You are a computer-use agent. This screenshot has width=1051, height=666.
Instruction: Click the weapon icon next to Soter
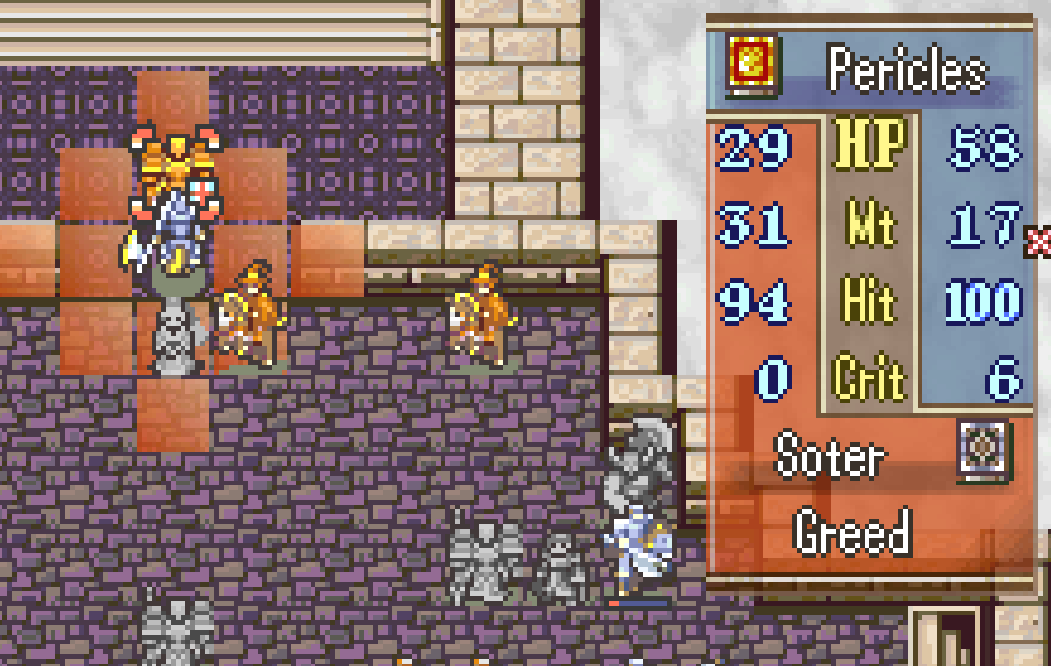[982, 447]
